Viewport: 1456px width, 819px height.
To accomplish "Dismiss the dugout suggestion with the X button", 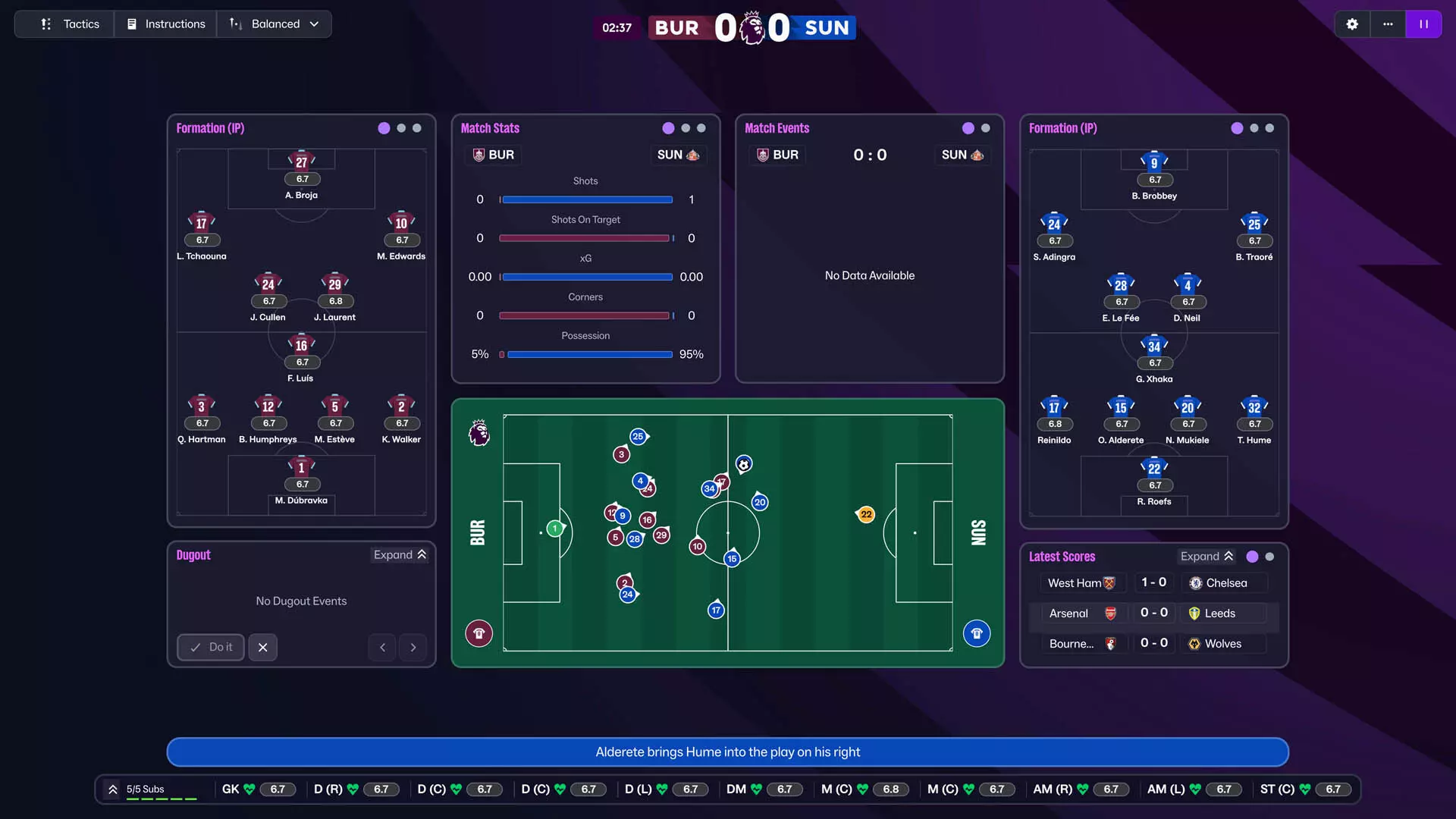I will click(262, 647).
